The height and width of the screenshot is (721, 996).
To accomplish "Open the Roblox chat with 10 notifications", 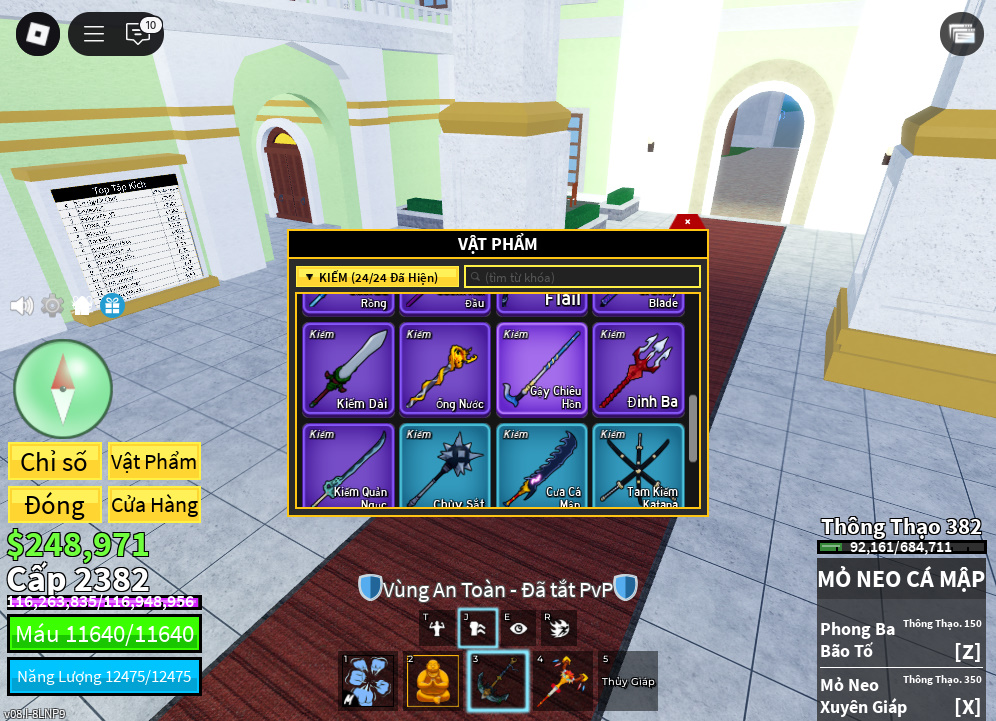I will (x=138, y=34).
